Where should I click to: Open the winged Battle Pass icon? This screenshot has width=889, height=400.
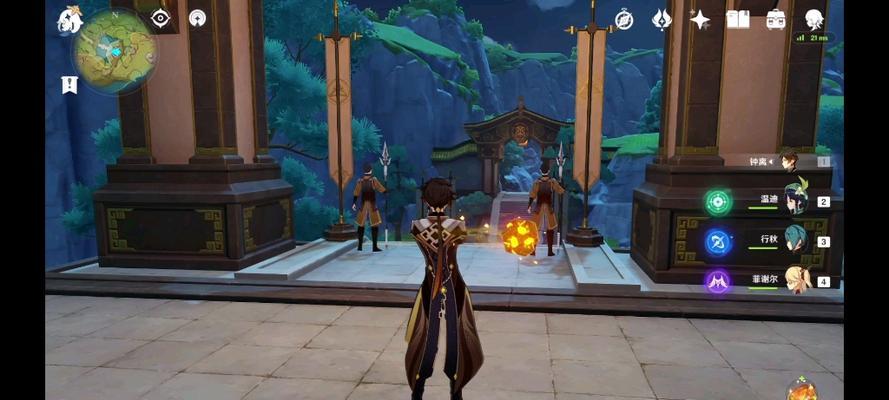[x=662, y=19]
